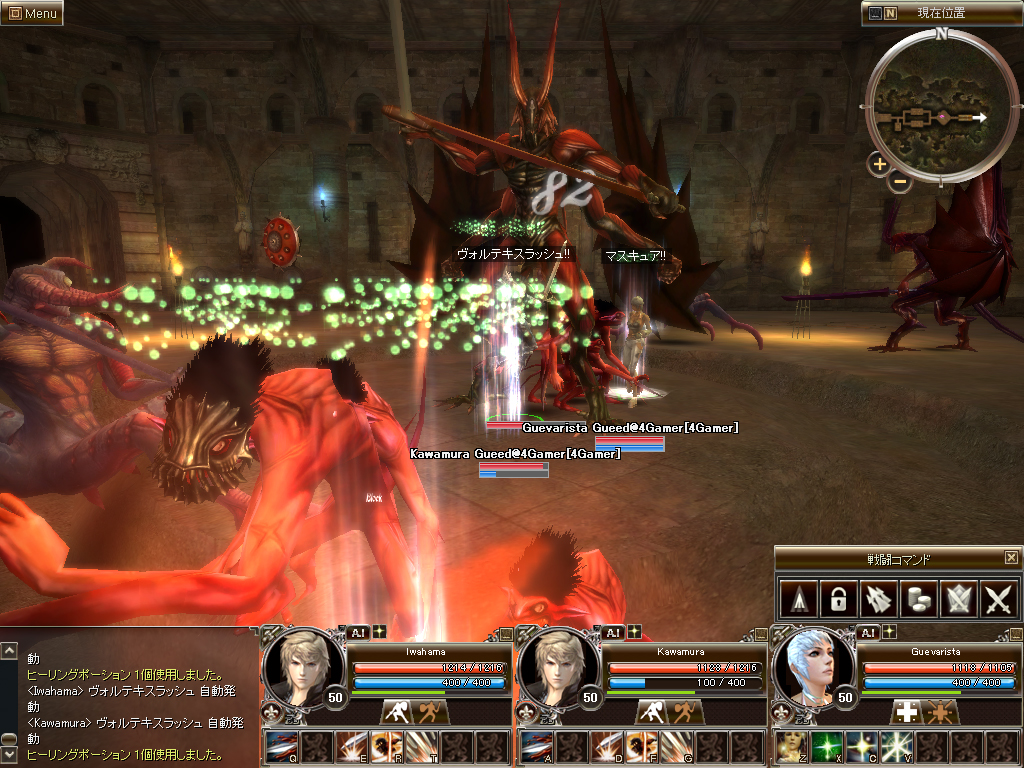
Task: Activate the crossed swords battle command
Action: (999, 599)
